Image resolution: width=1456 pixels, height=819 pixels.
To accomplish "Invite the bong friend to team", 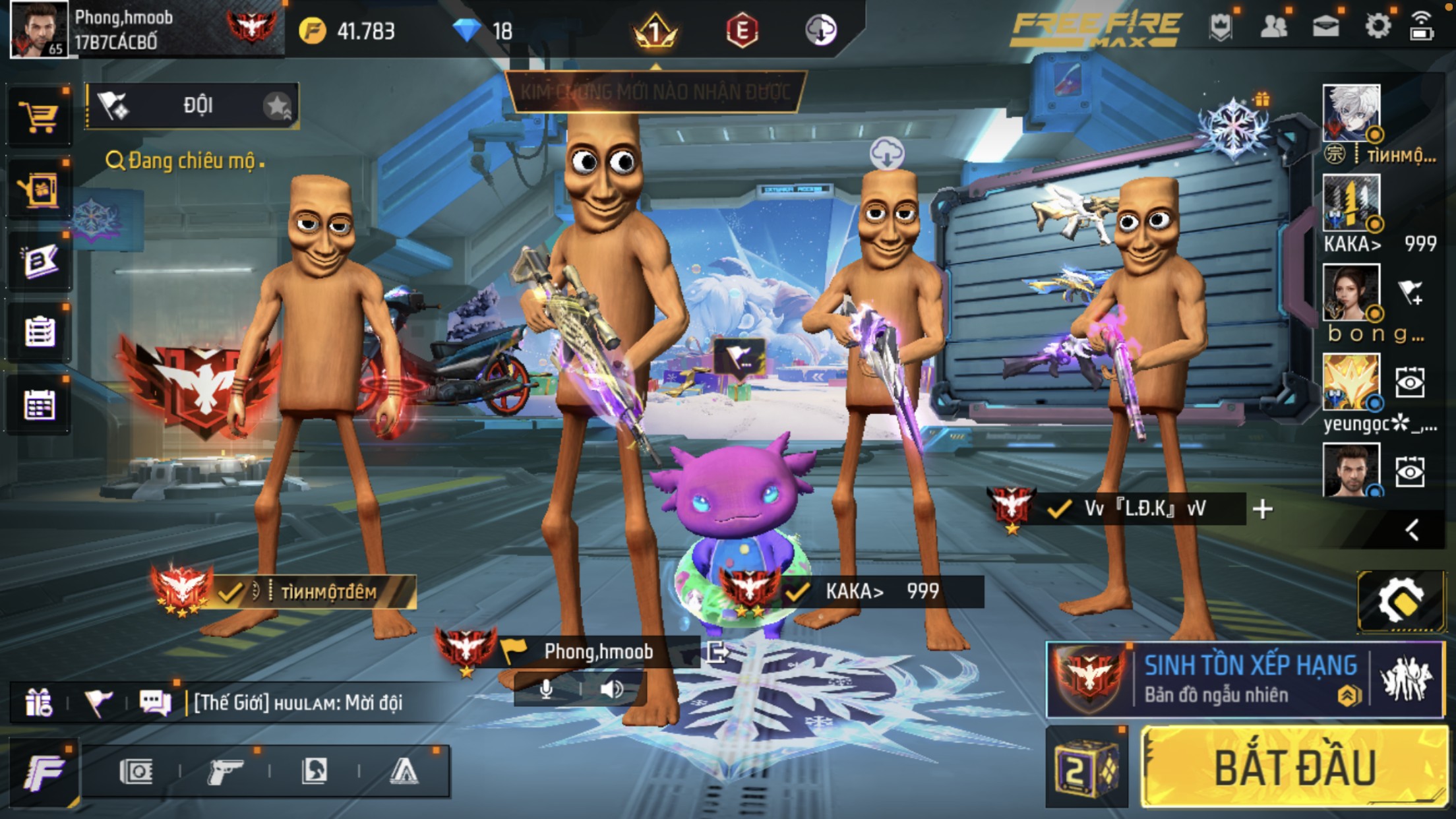I will click(1410, 292).
